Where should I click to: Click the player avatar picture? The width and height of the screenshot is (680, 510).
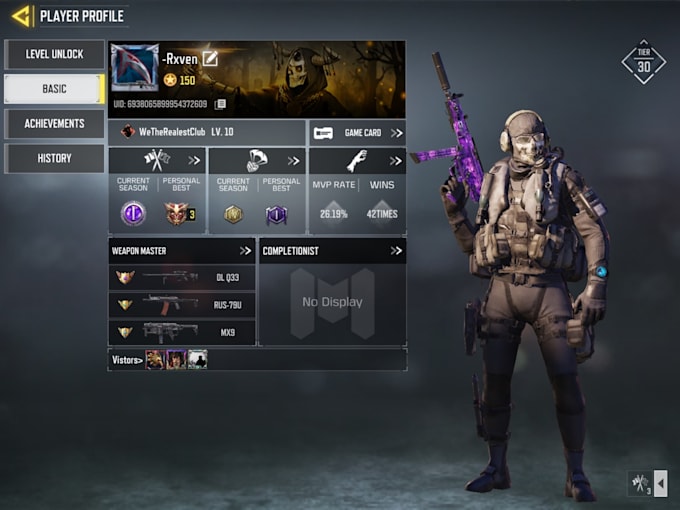[135, 68]
